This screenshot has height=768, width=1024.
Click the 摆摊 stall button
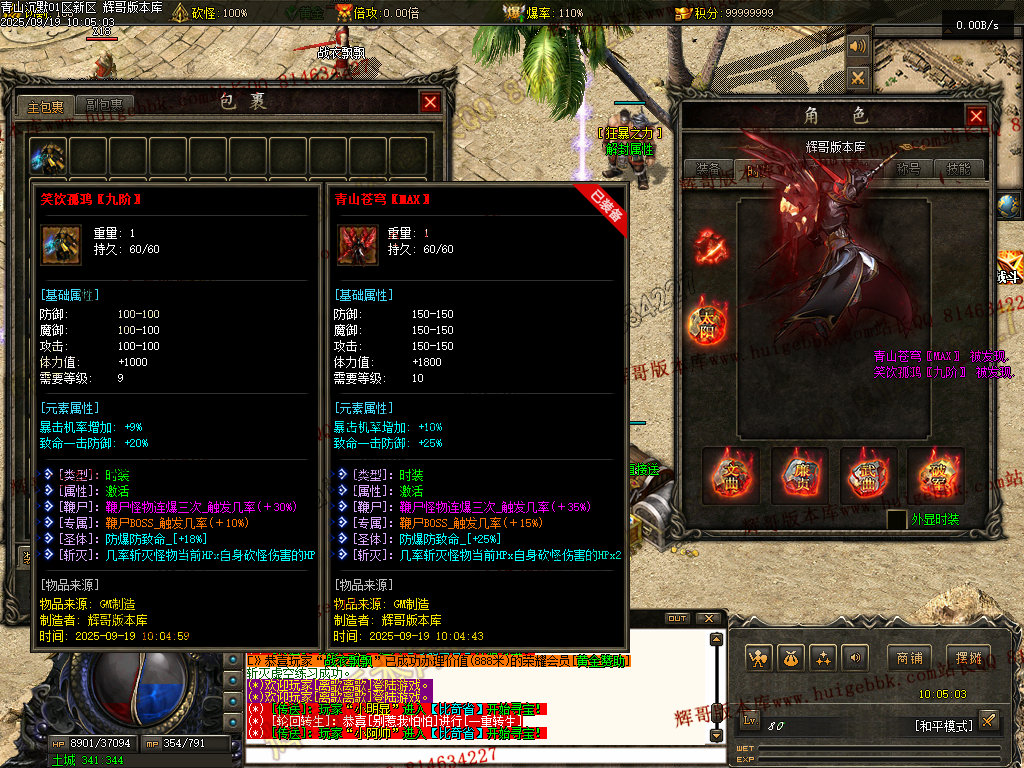coord(968,657)
